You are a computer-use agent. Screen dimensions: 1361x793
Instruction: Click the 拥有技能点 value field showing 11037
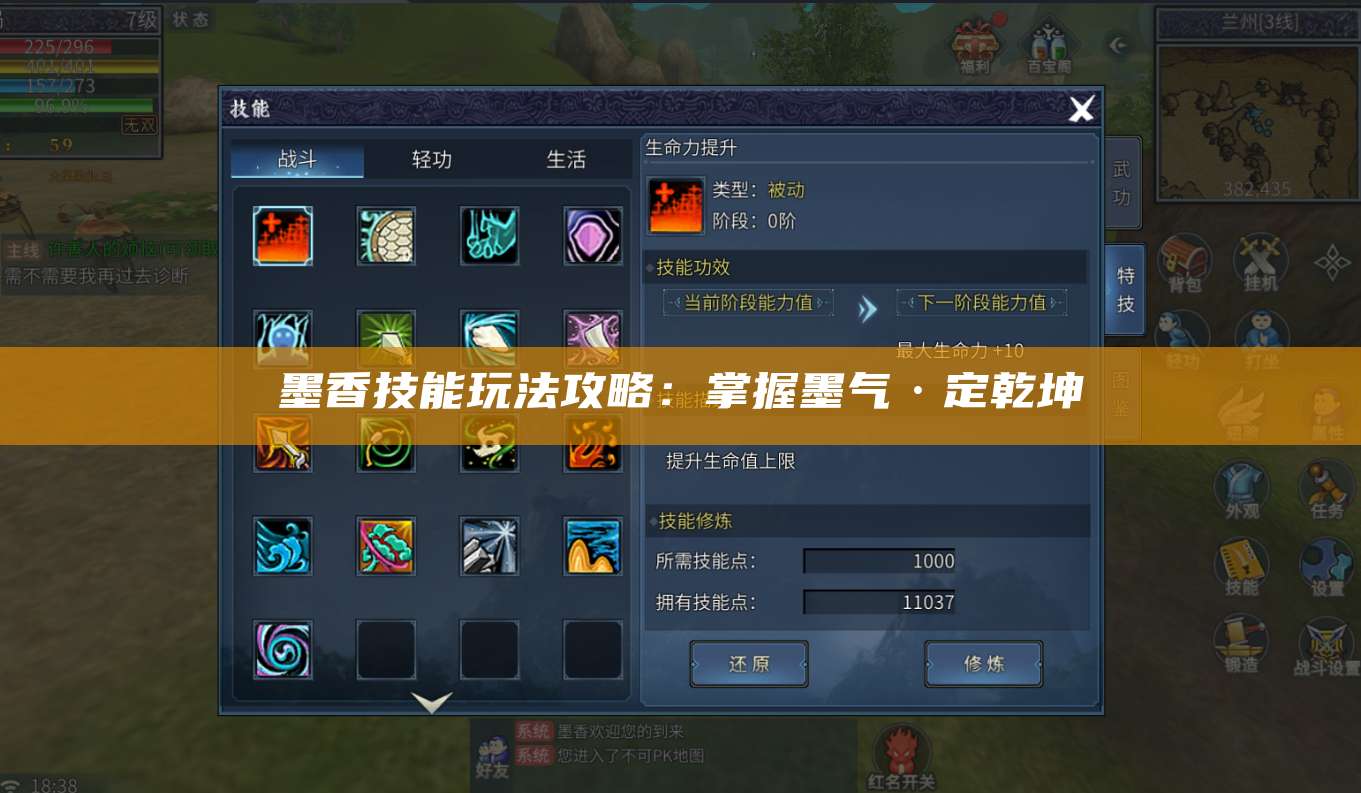point(878,602)
